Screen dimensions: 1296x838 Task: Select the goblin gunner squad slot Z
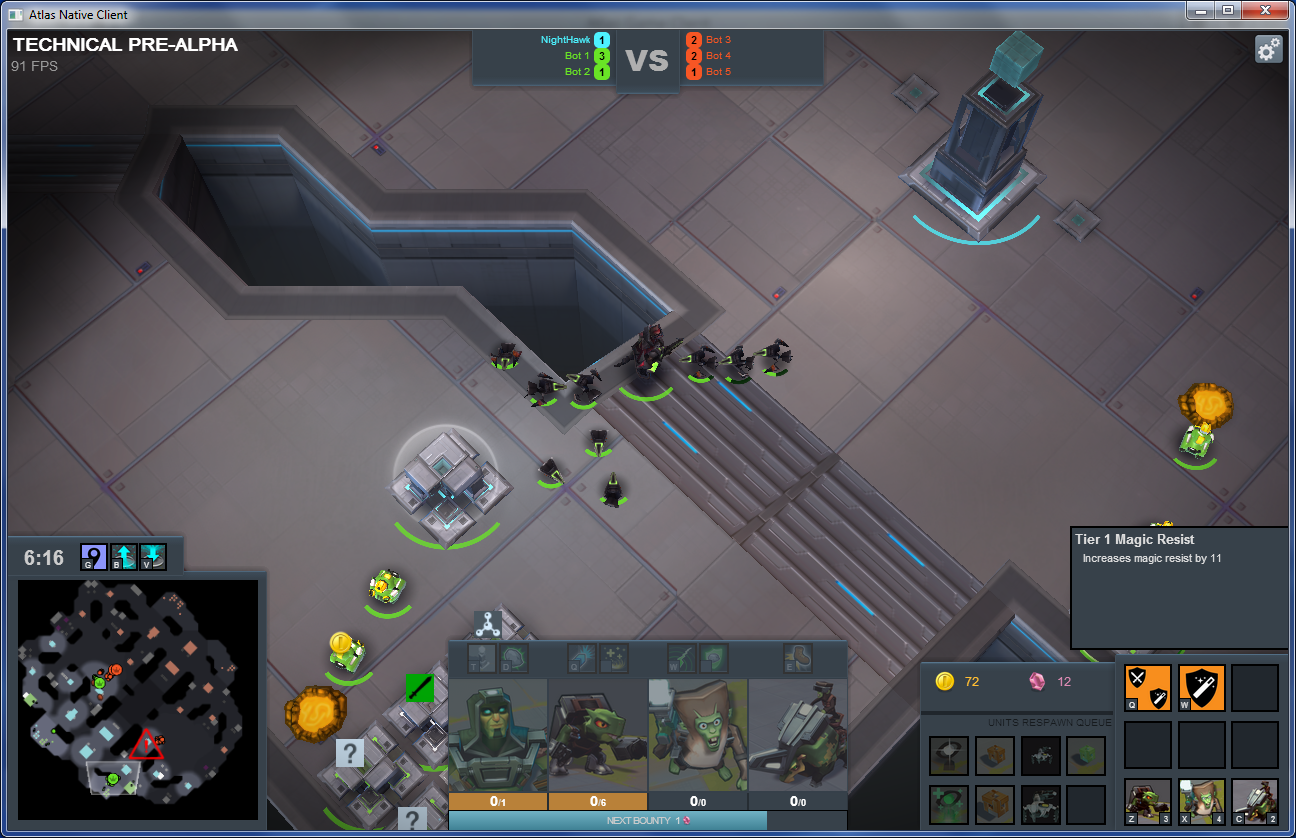pos(1147,800)
